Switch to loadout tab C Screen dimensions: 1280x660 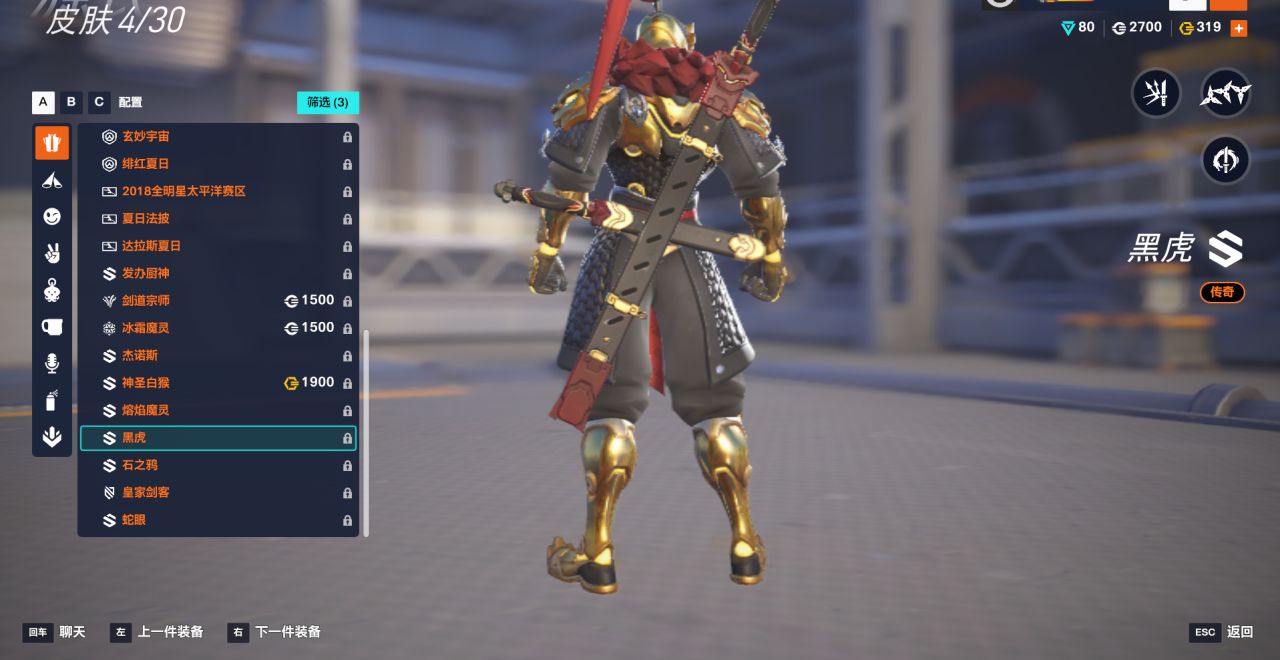(99, 102)
